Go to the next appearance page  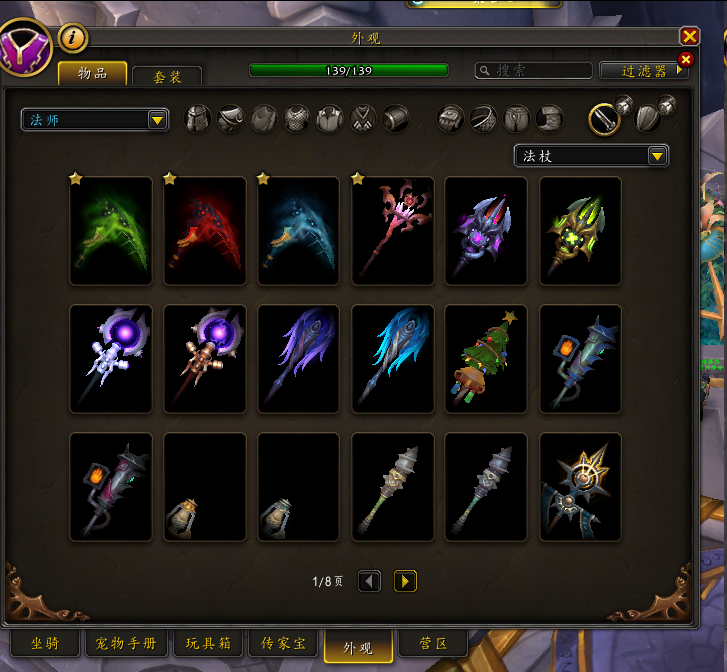point(405,581)
